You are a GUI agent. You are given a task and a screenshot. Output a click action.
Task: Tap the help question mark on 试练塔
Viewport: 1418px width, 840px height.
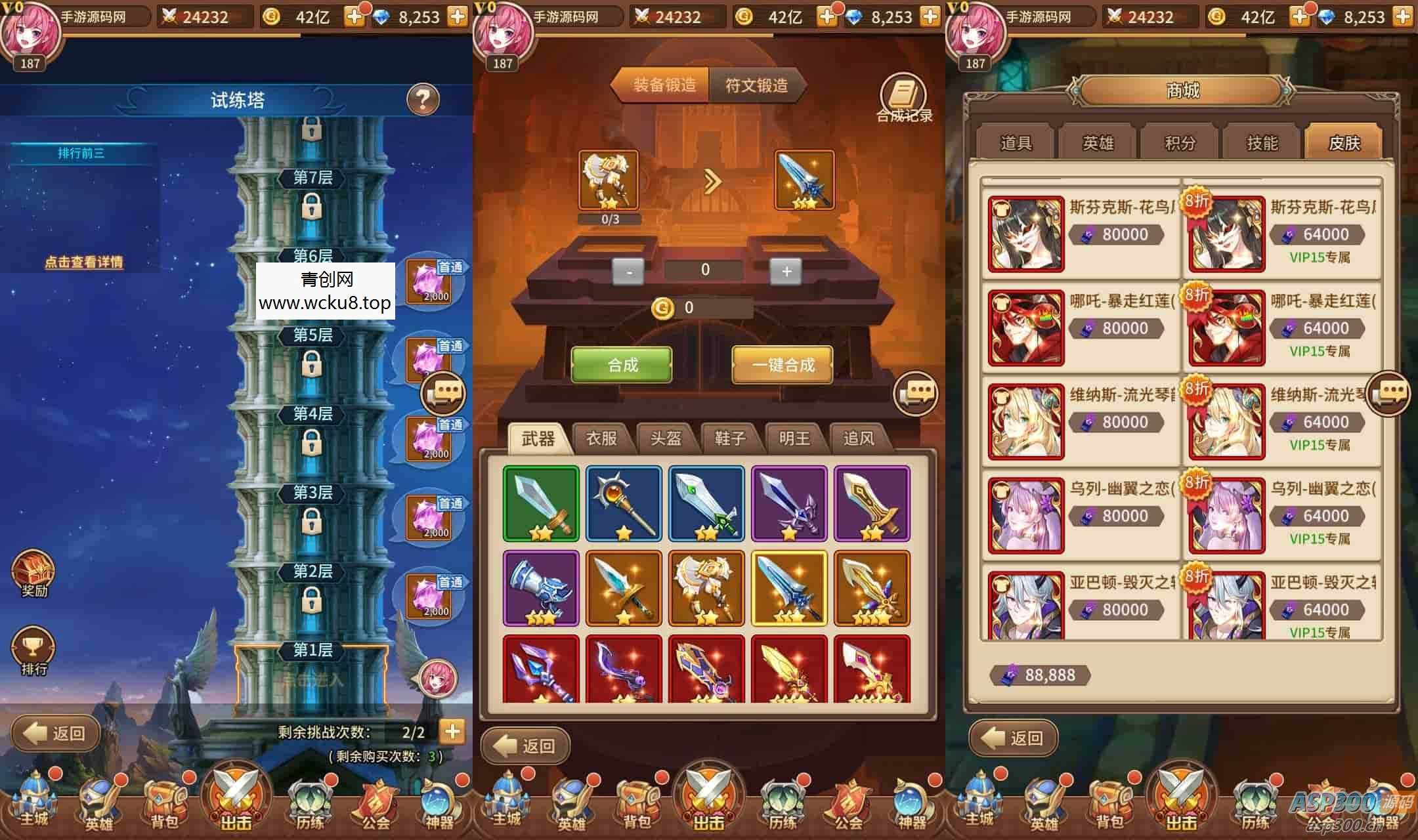point(422,98)
